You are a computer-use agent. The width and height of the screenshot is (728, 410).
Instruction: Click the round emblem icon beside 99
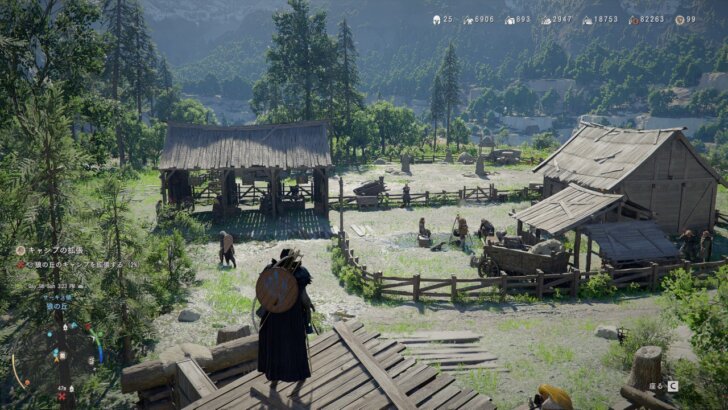coord(680,19)
